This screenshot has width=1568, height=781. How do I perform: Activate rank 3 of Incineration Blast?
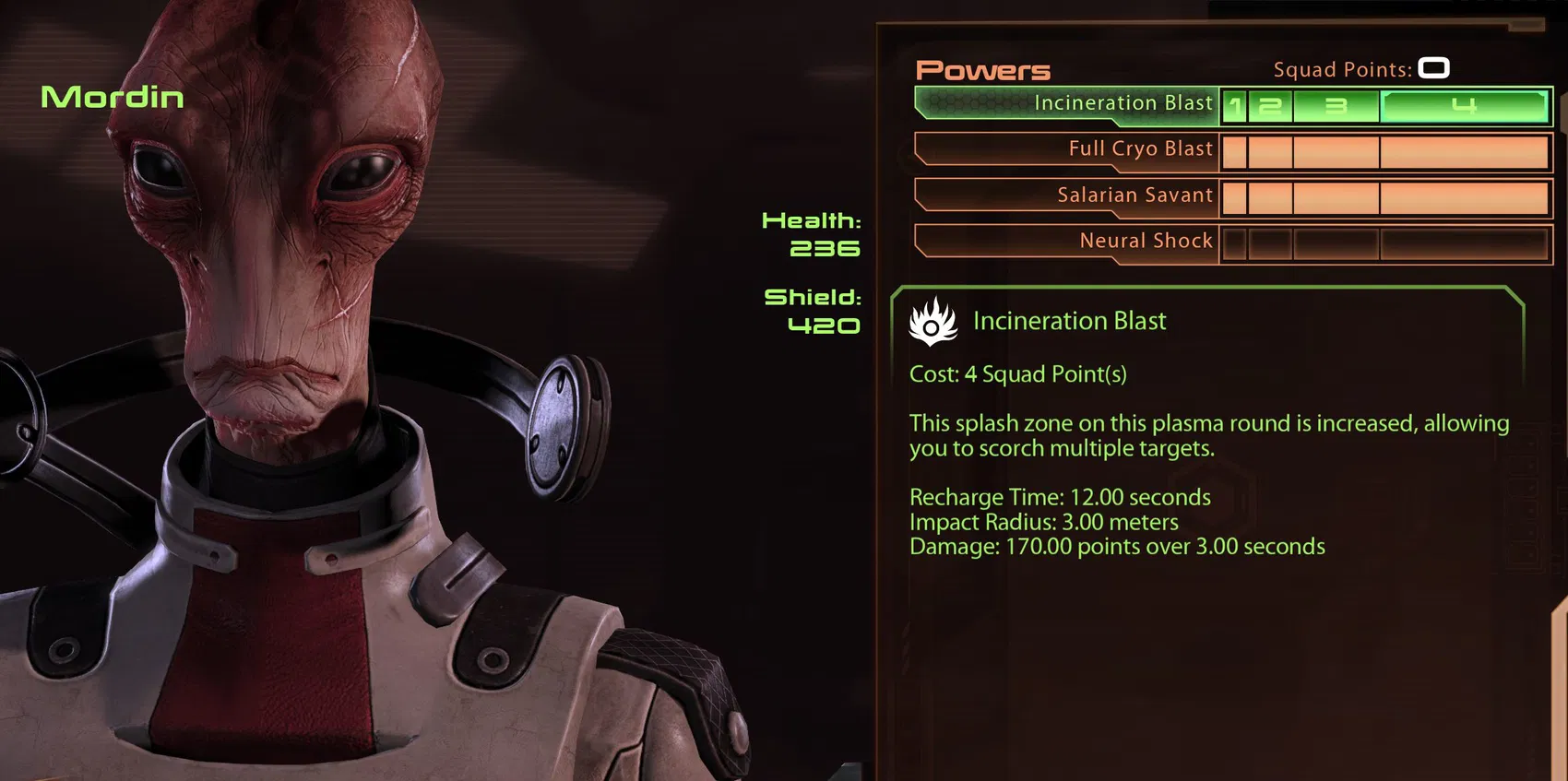(x=1335, y=106)
